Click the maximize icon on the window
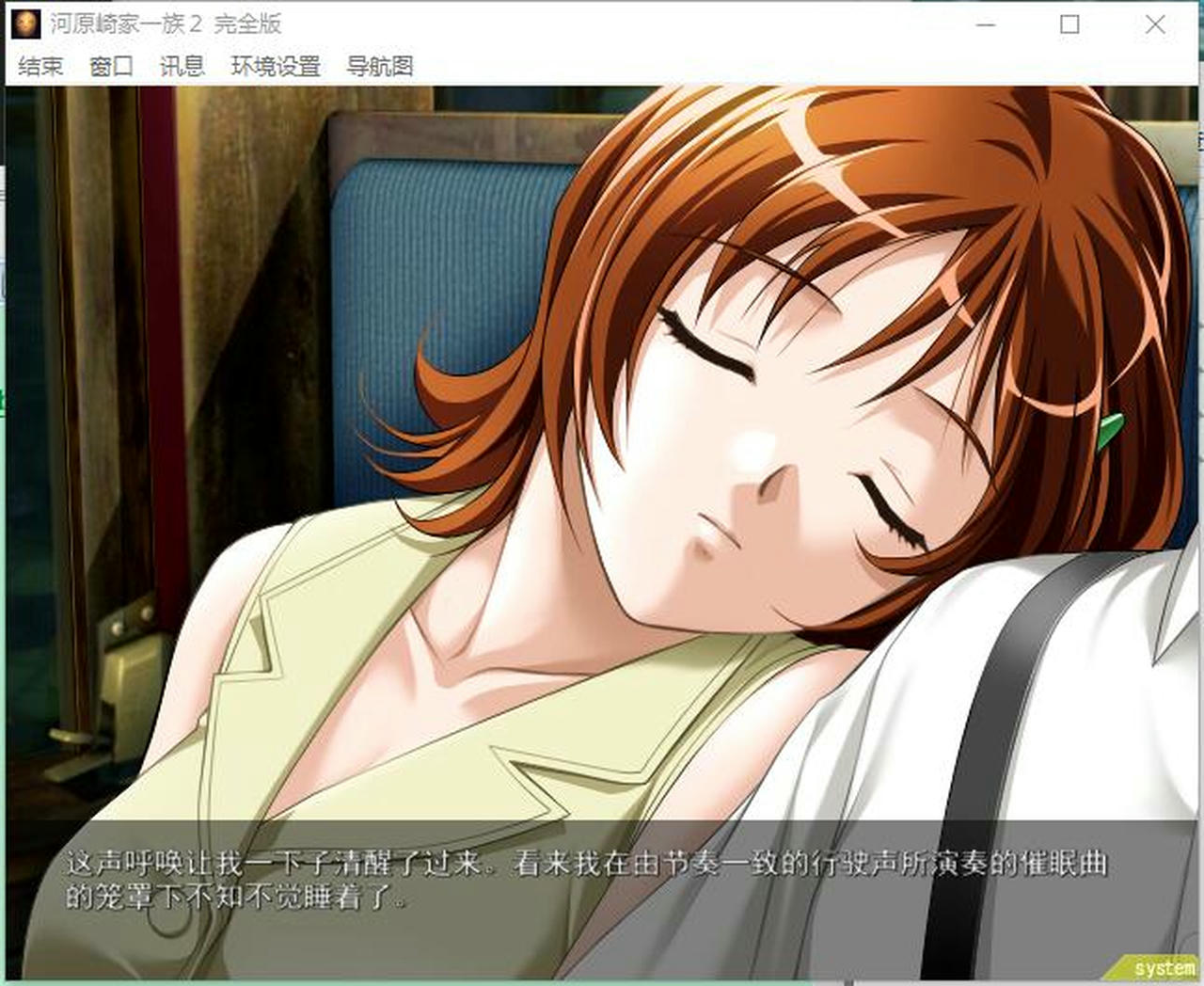This screenshot has height=986, width=1204. (x=1068, y=25)
